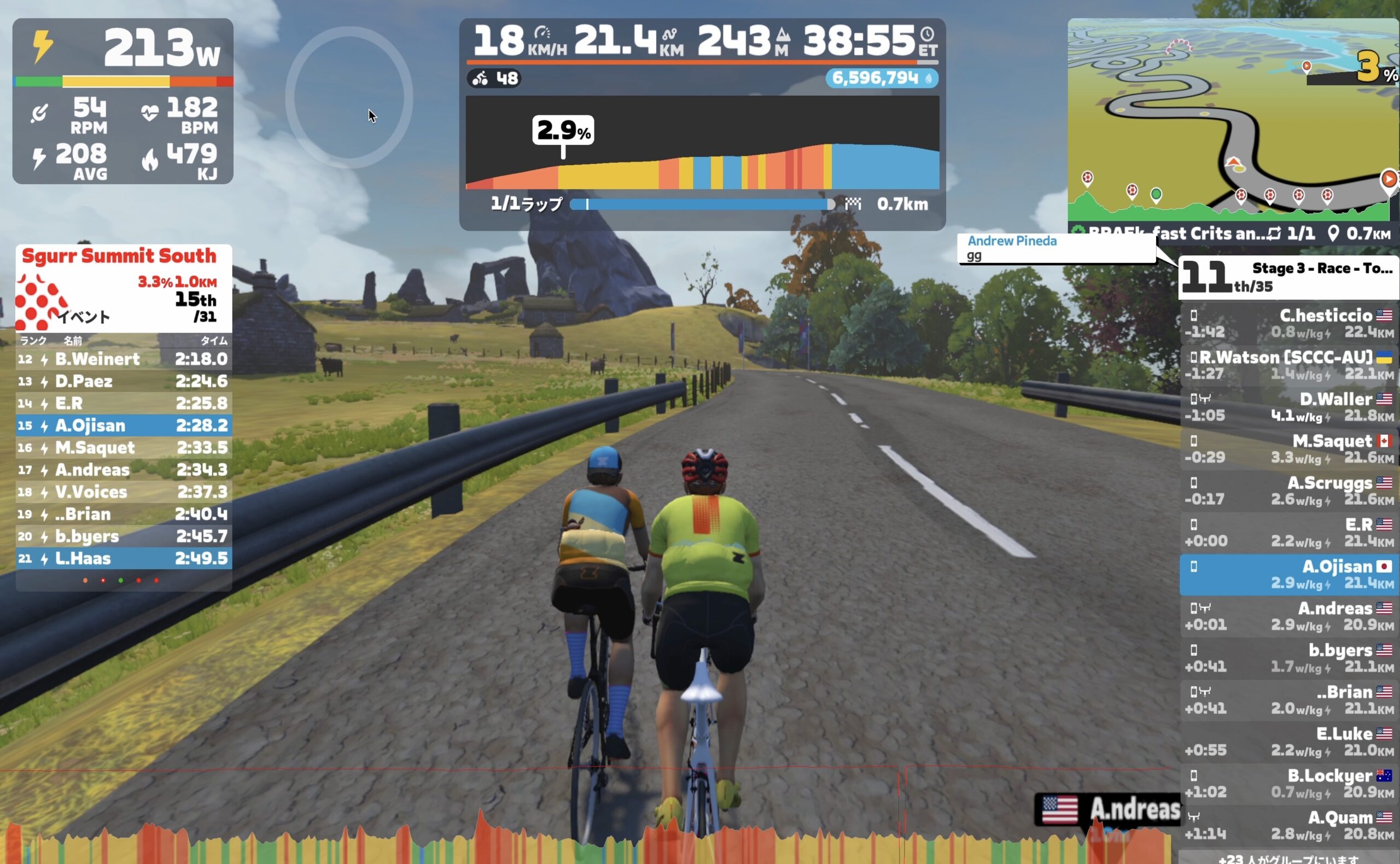Open Andrew Pineda's chat message
Screen dimensions: 1400x864
pos(1056,249)
